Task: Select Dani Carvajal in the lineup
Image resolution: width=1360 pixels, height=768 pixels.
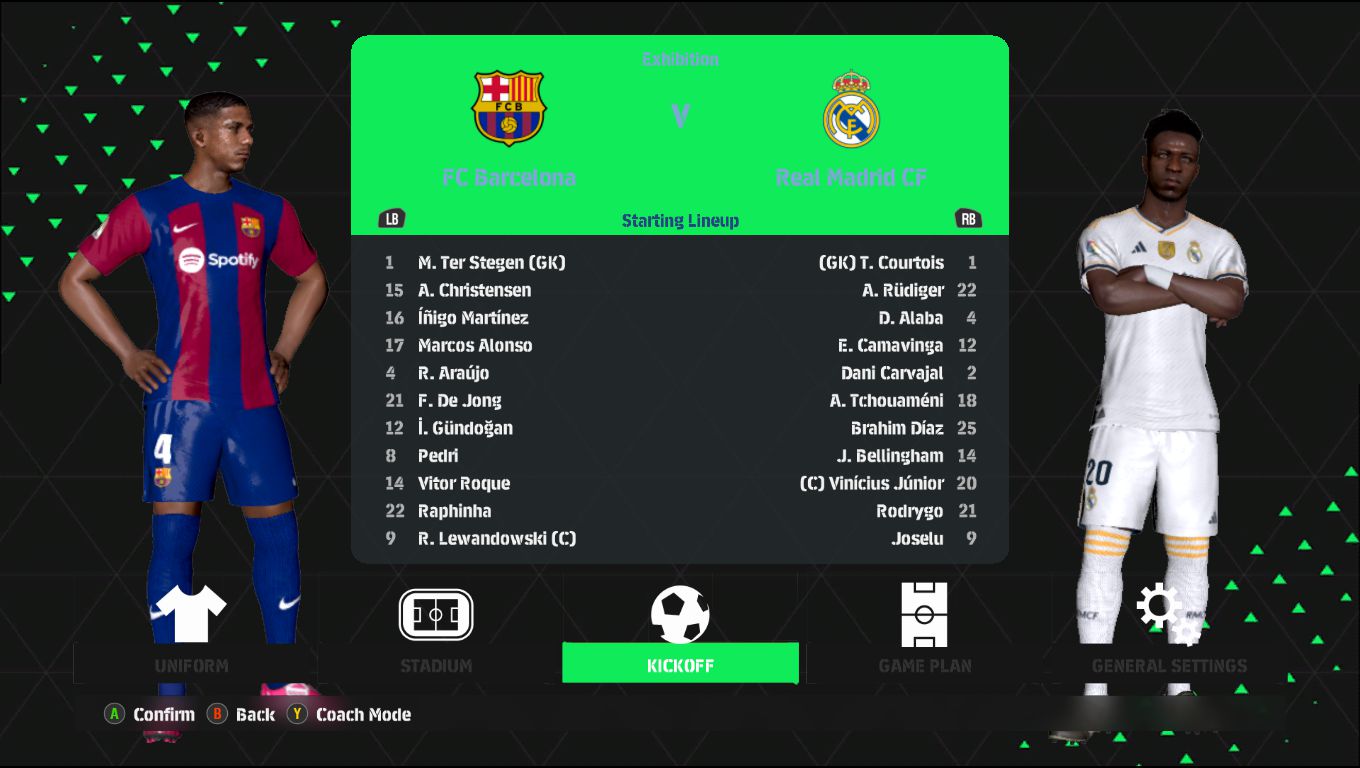Action: [x=892, y=373]
